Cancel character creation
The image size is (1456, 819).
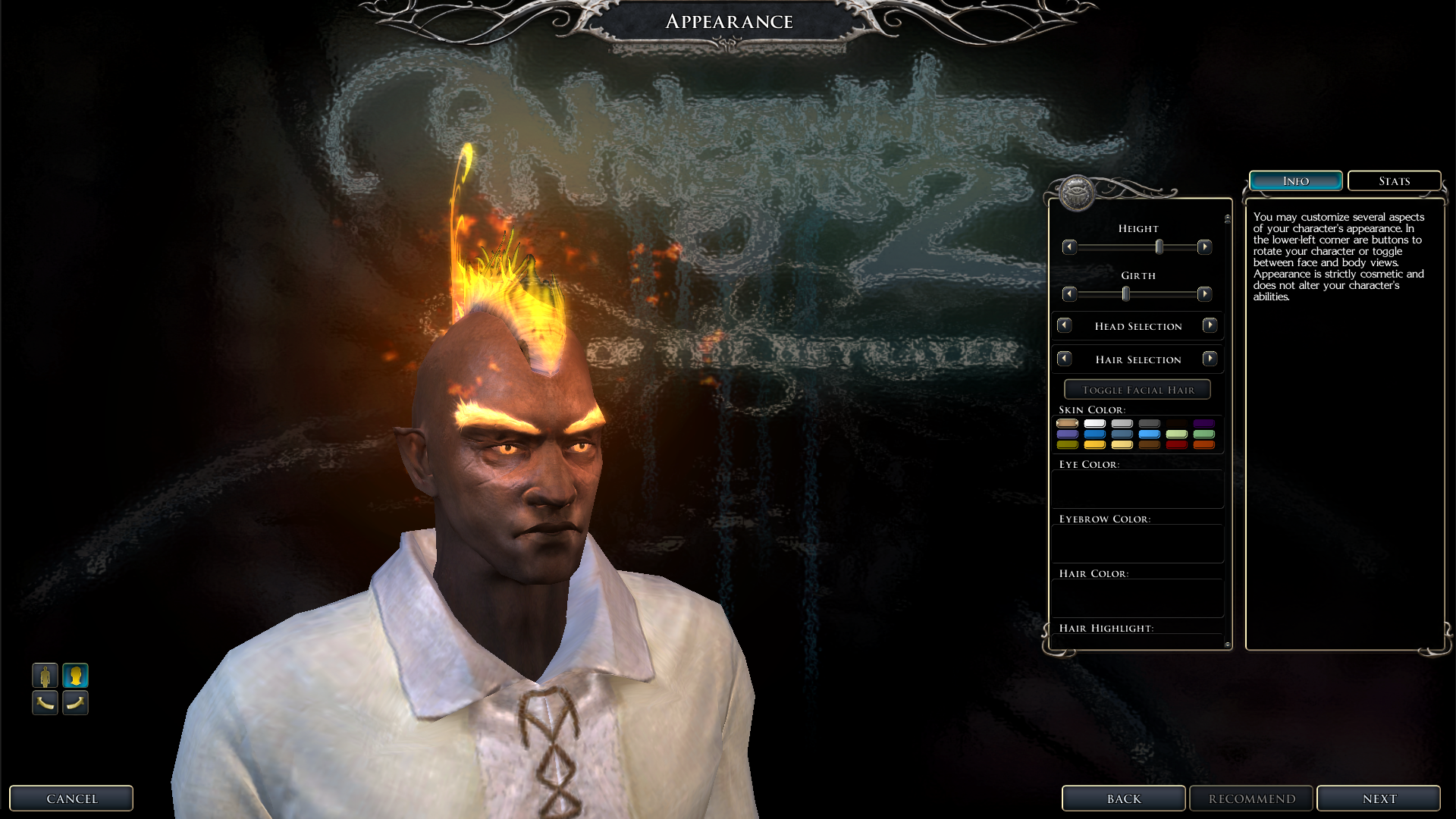(71, 799)
